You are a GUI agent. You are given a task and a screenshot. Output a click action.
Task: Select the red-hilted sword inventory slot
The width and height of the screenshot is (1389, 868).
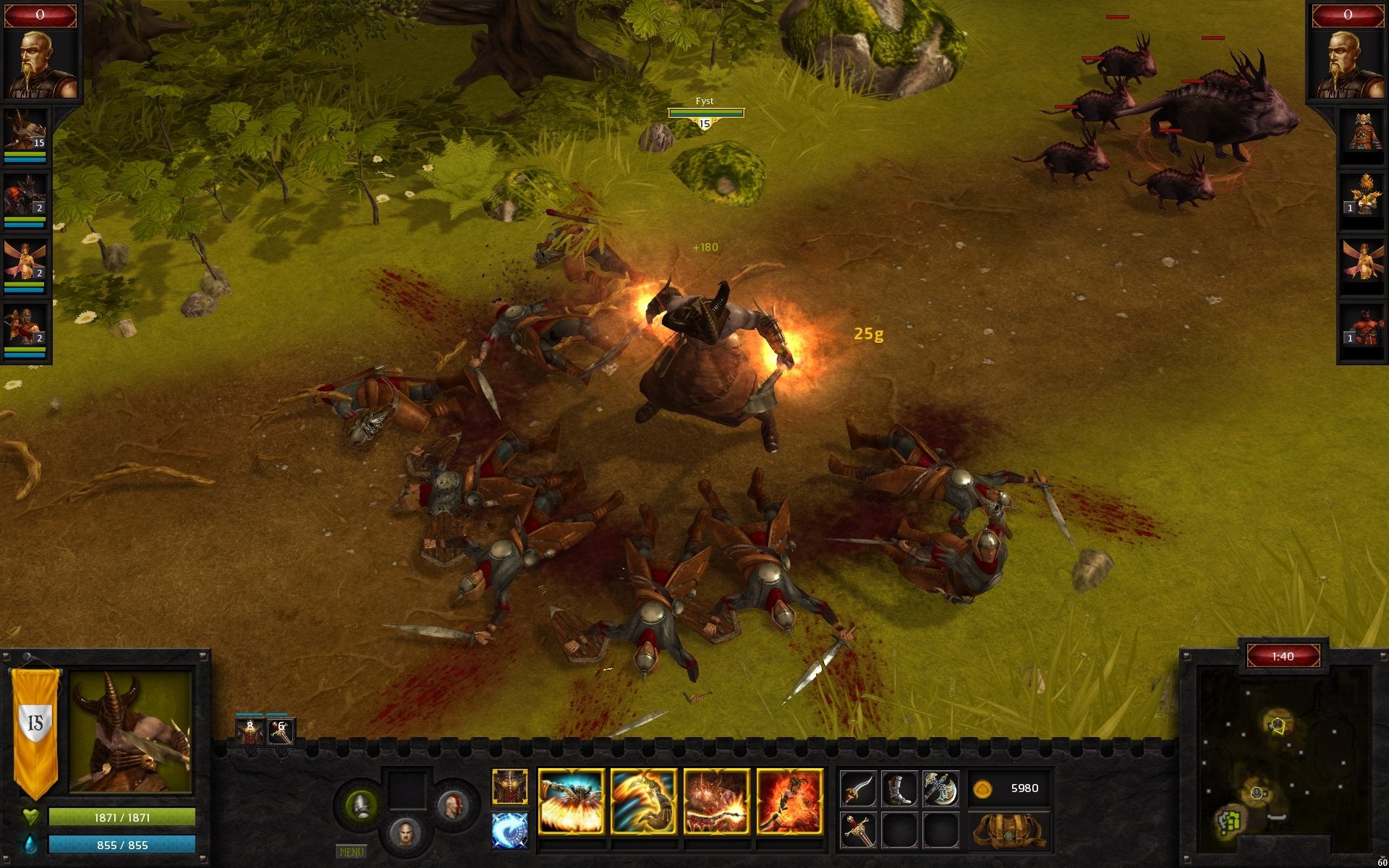(x=859, y=830)
